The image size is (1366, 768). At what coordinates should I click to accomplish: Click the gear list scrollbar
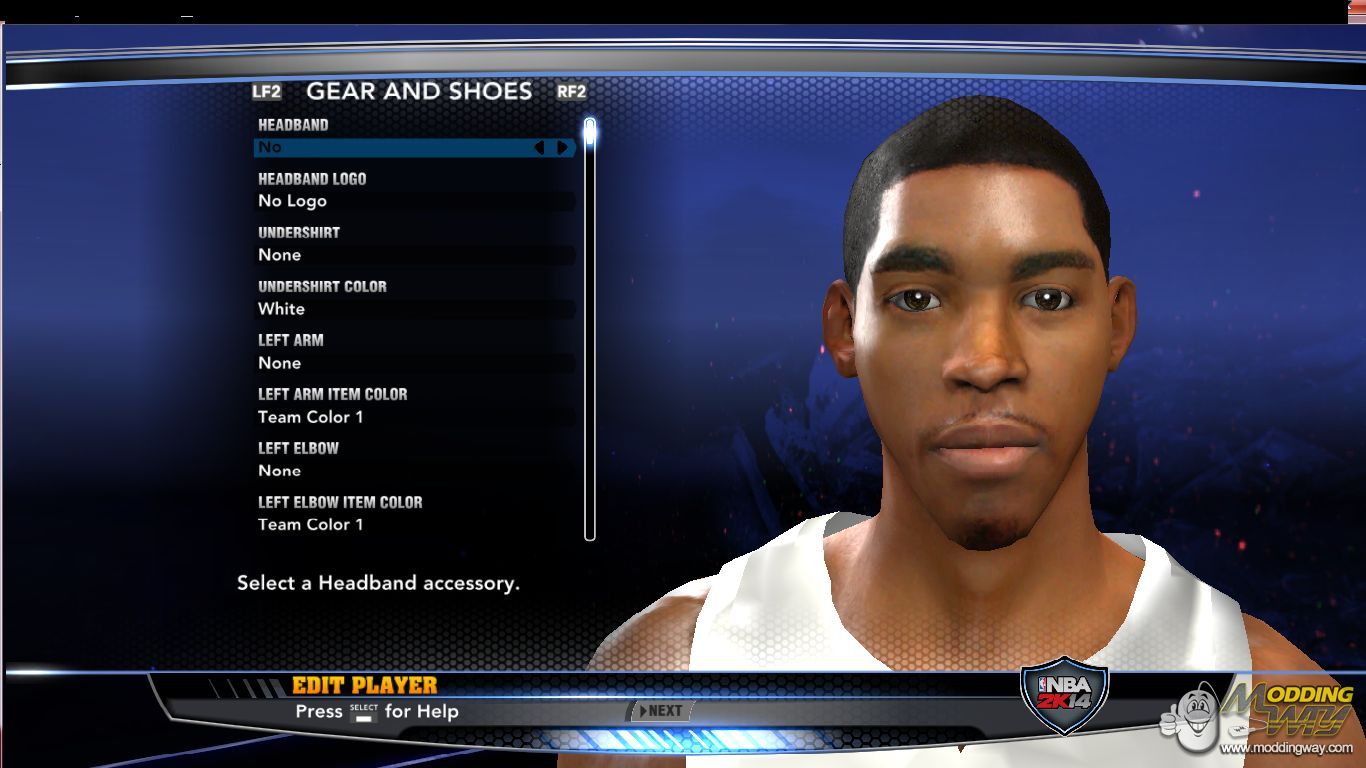coord(590,330)
